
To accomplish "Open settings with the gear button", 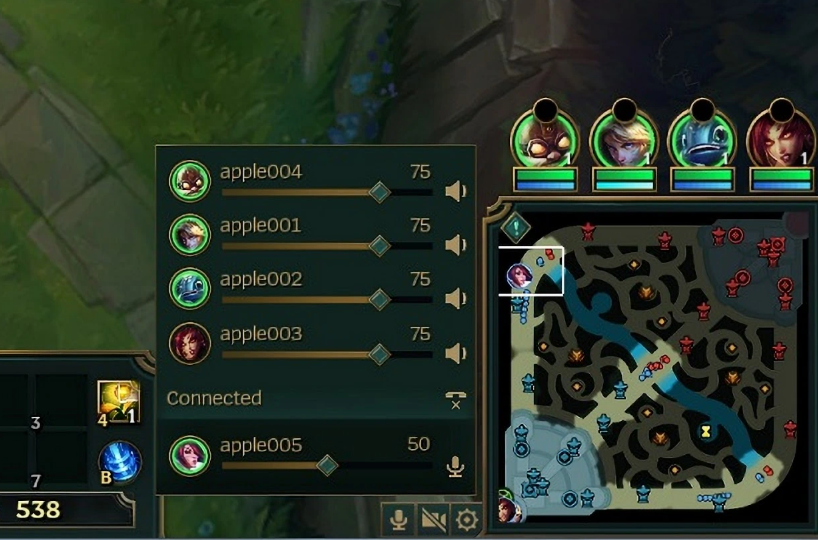I will [466, 519].
